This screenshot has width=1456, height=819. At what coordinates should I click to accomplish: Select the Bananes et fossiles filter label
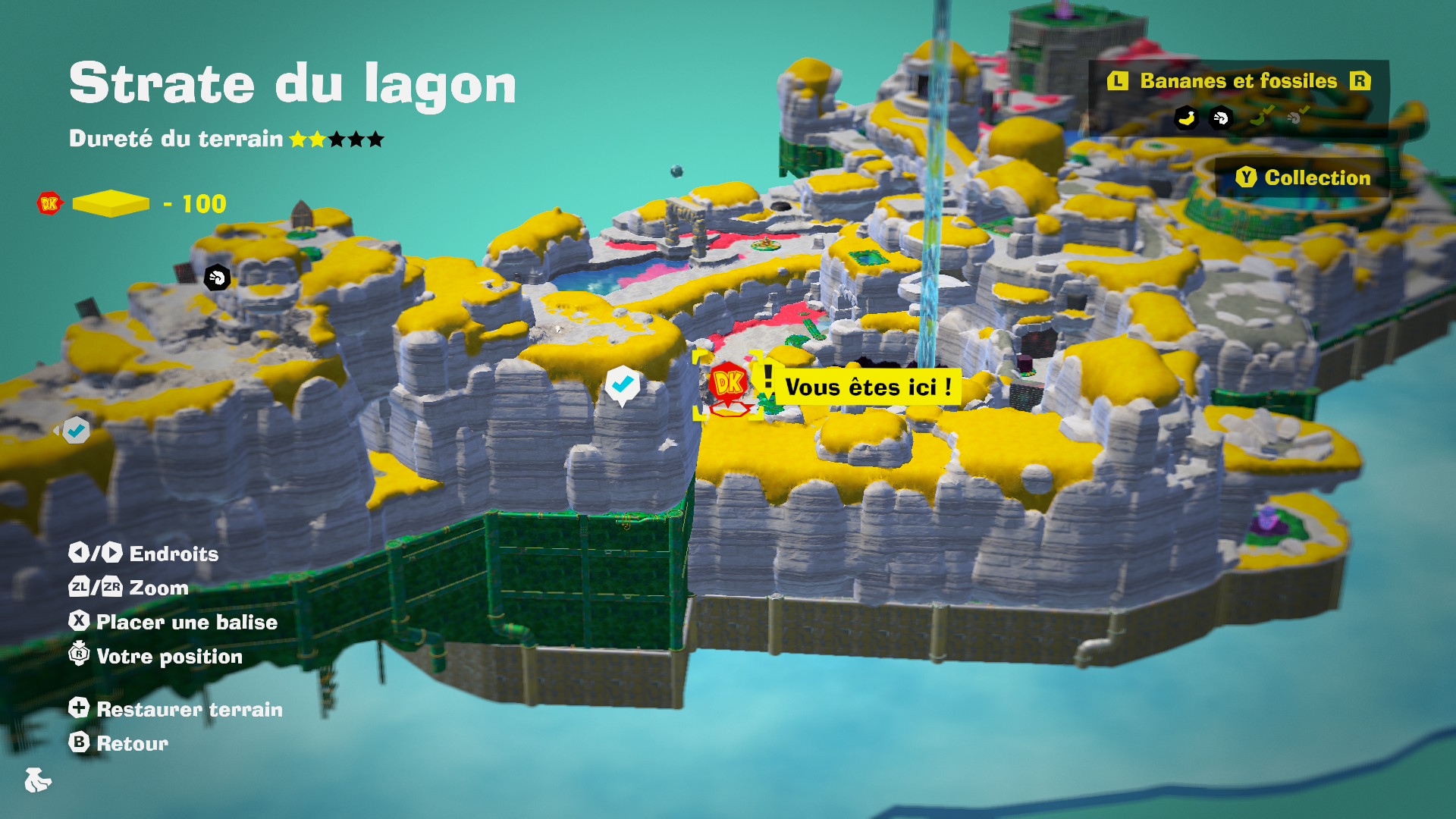point(1238,81)
